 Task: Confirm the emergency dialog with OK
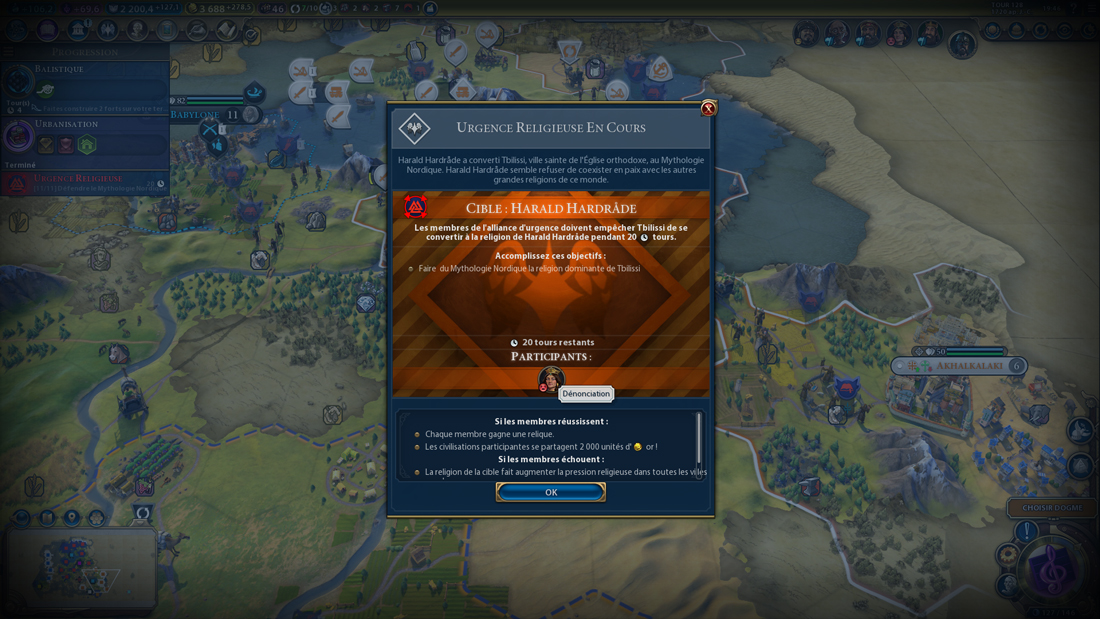click(x=551, y=492)
